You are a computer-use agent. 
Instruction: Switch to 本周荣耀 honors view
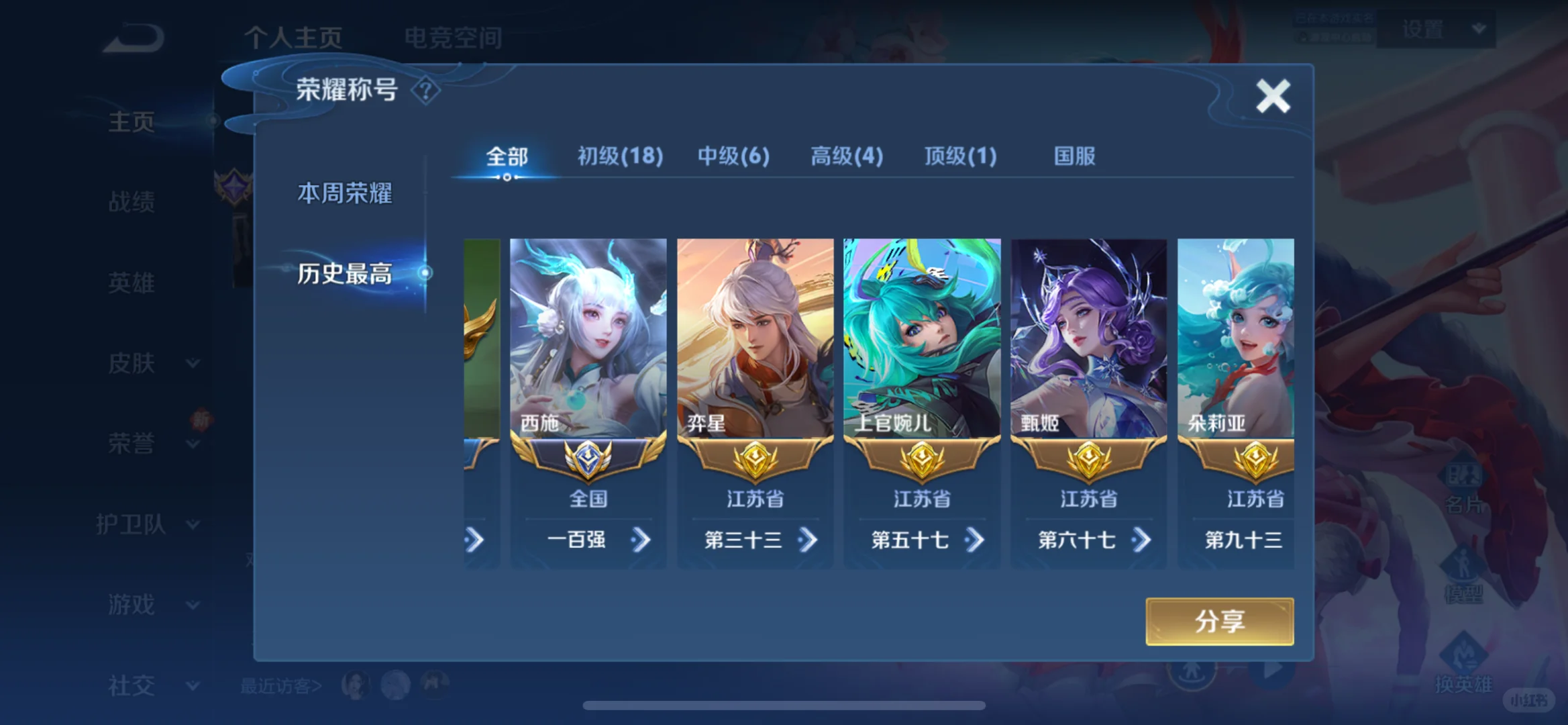pos(346,193)
